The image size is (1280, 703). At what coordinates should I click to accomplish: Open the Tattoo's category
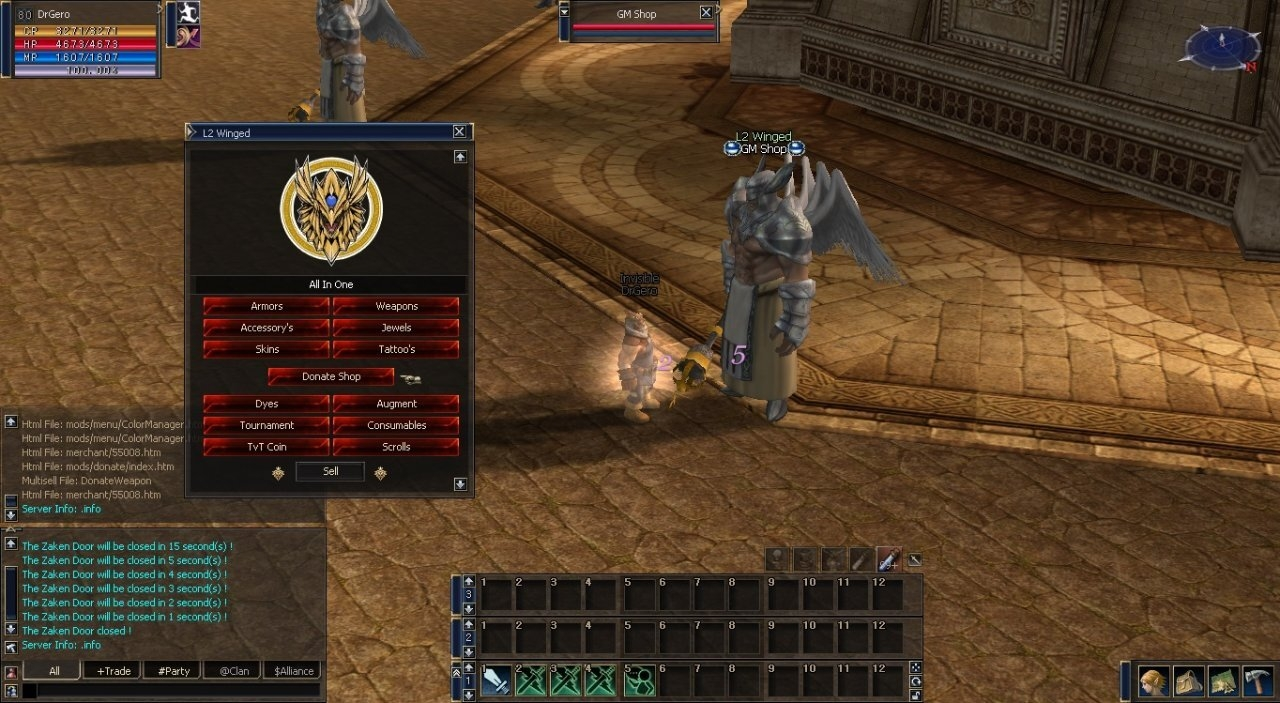point(396,349)
